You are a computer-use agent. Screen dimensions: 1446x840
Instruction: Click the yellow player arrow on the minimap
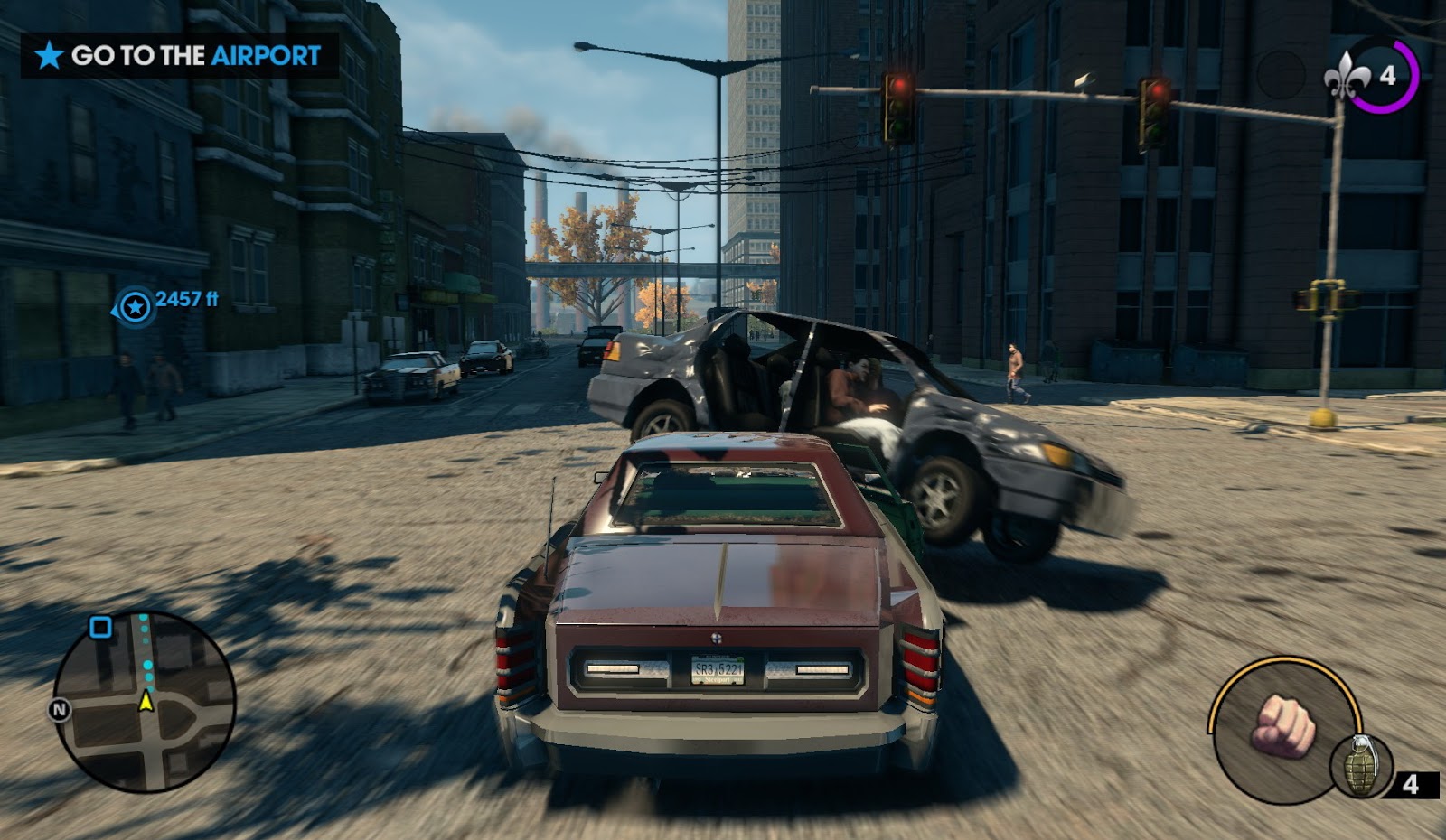point(146,699)
